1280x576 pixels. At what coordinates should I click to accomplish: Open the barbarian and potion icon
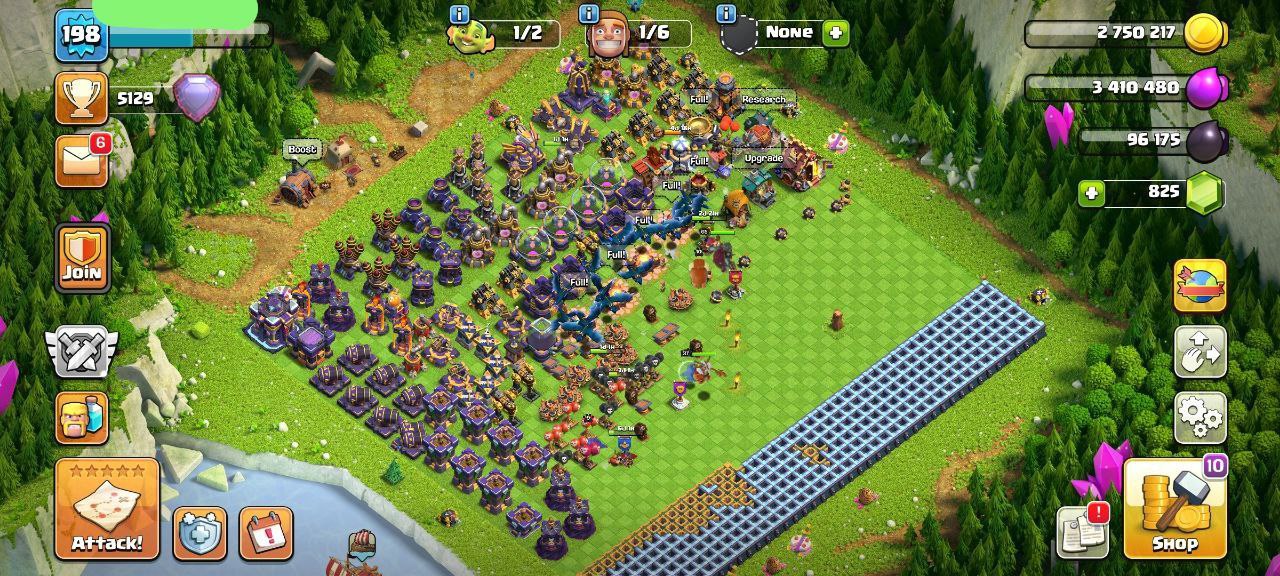pos(81,418)
